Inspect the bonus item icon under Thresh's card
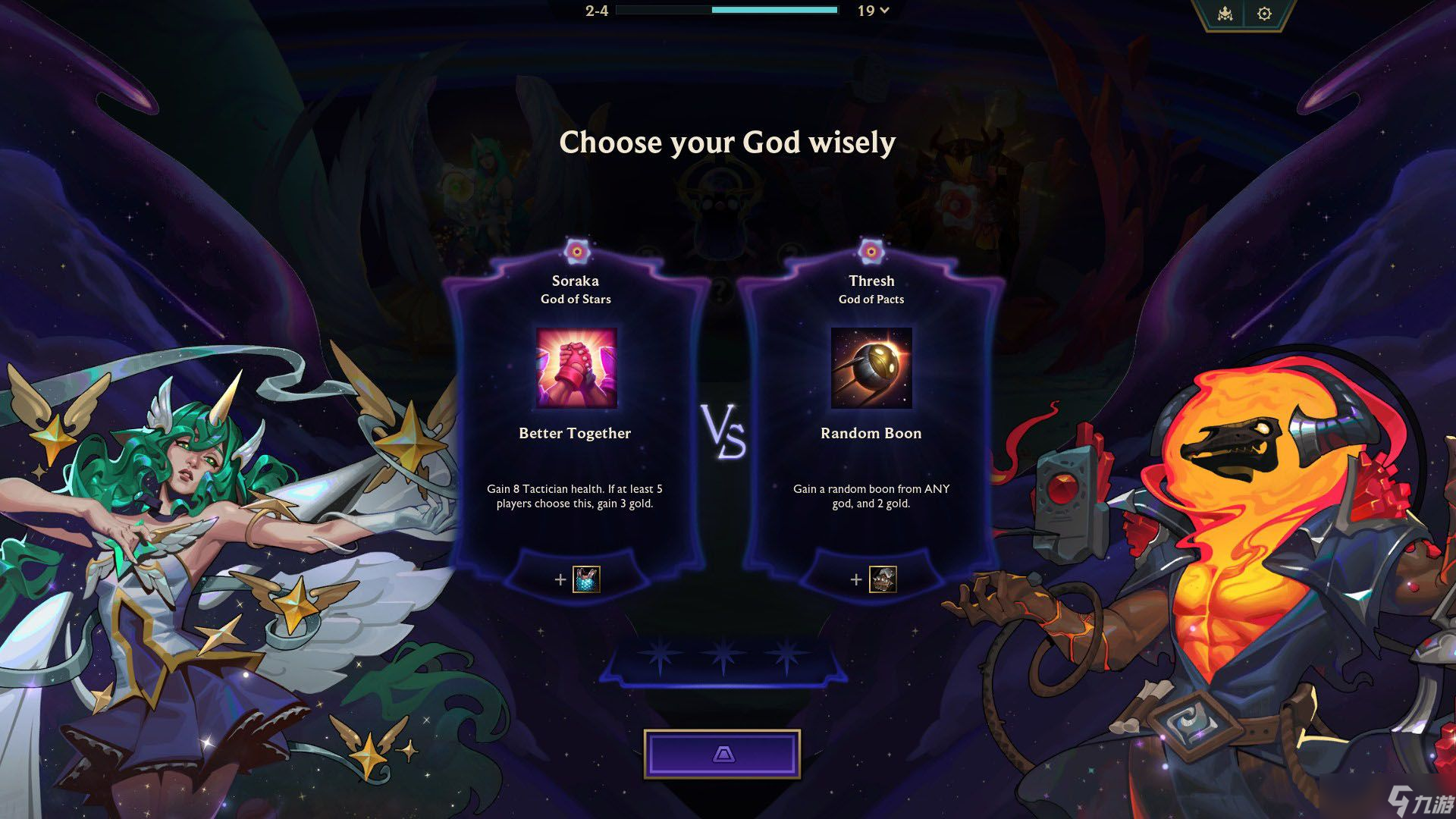1456x819 pixels. coord(882,579)
